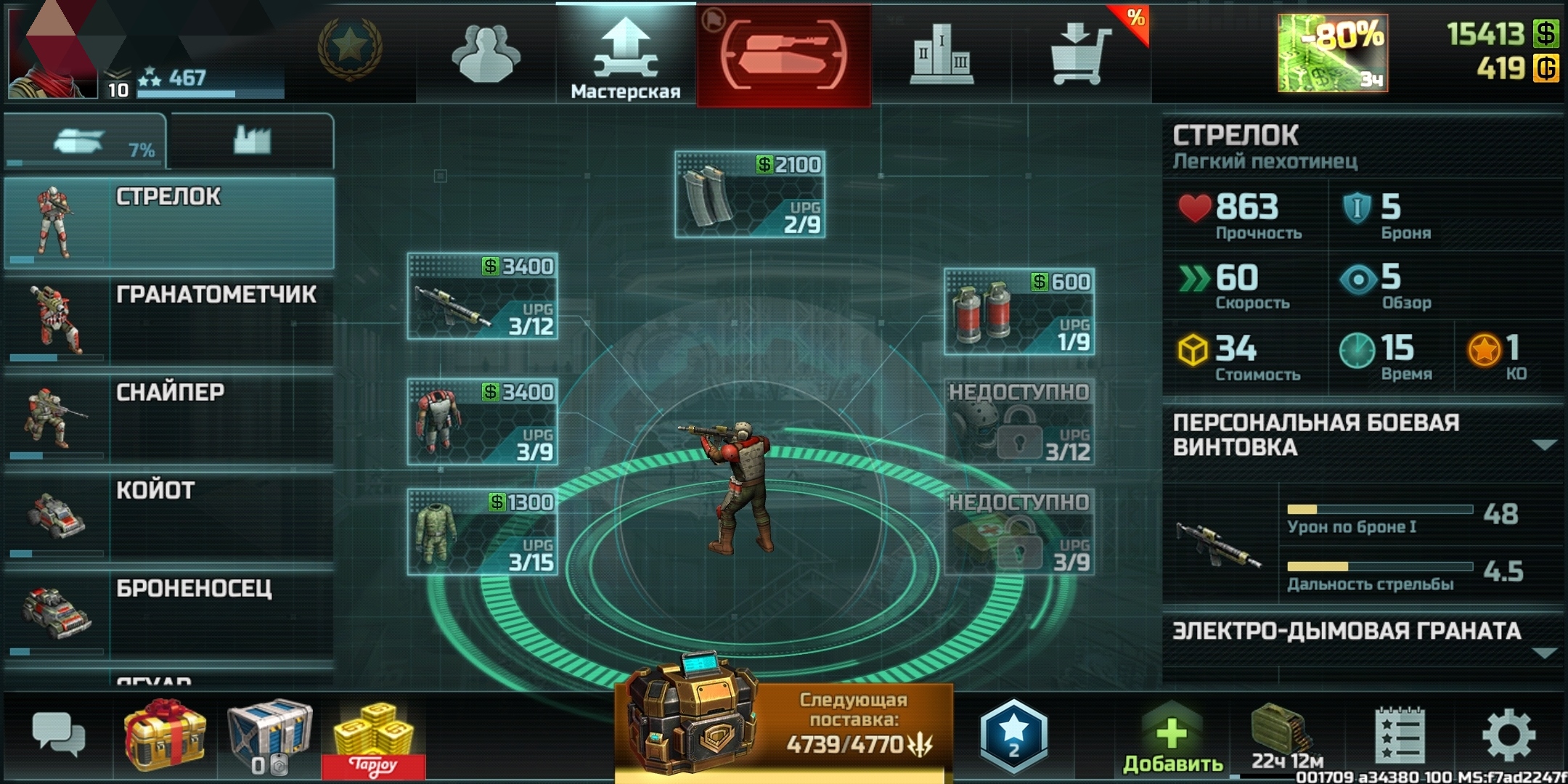
Task: Open the settings gear icon
Action: 1508,735
